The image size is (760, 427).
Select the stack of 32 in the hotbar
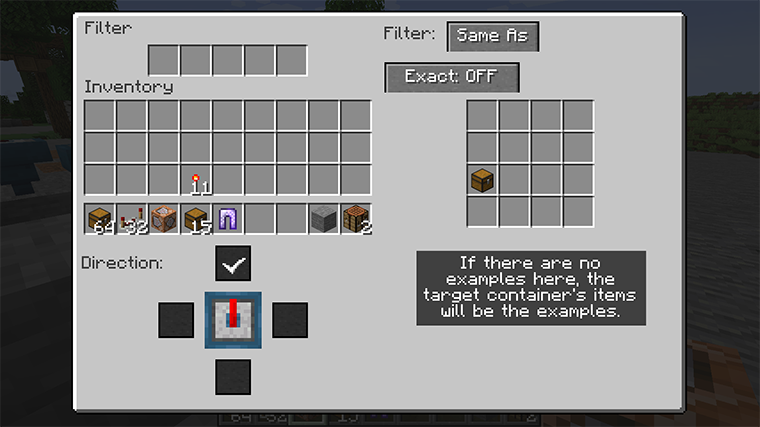[x=132, y=218]
